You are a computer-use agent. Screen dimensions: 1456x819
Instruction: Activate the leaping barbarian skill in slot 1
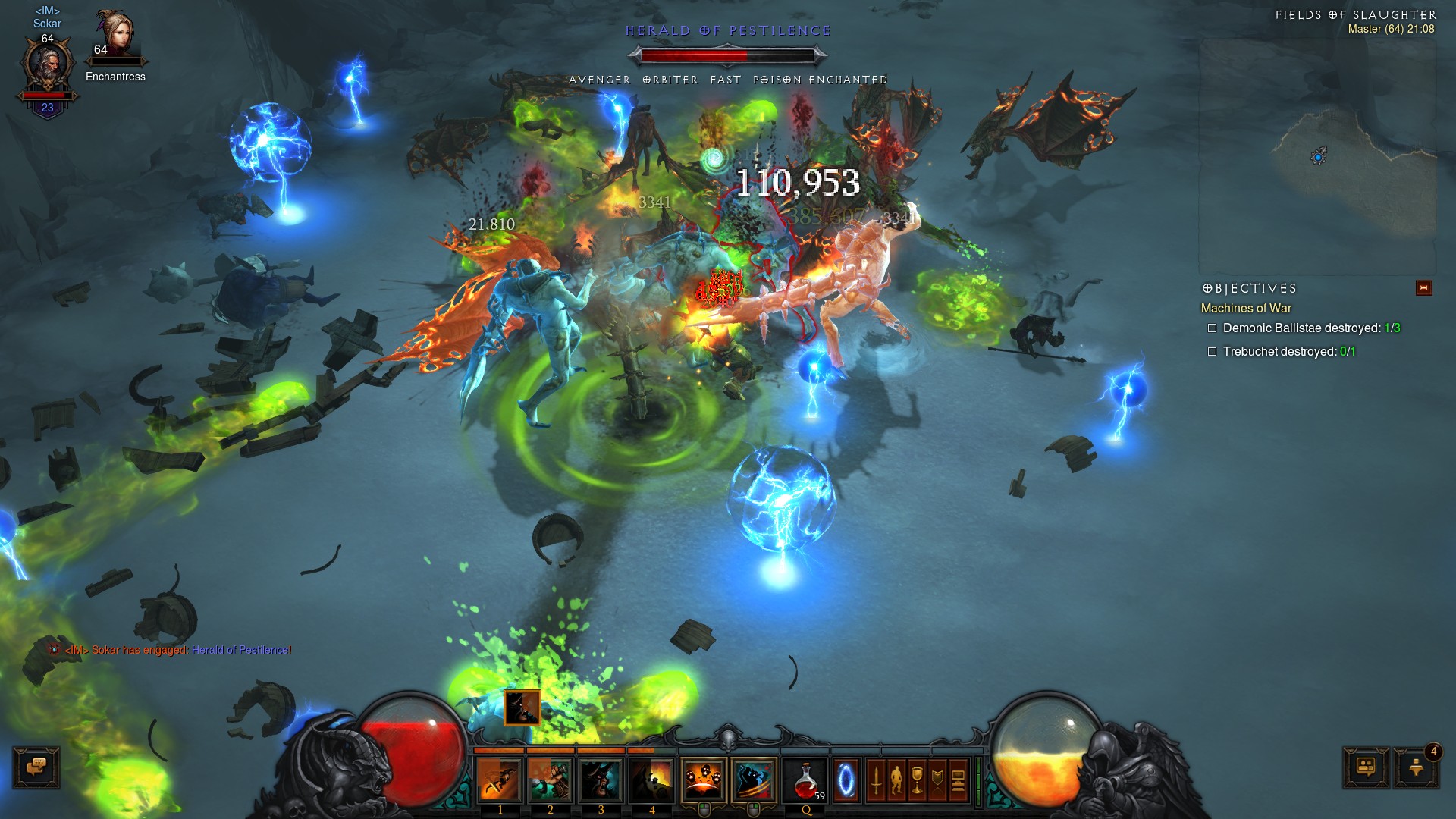point(499,780)
